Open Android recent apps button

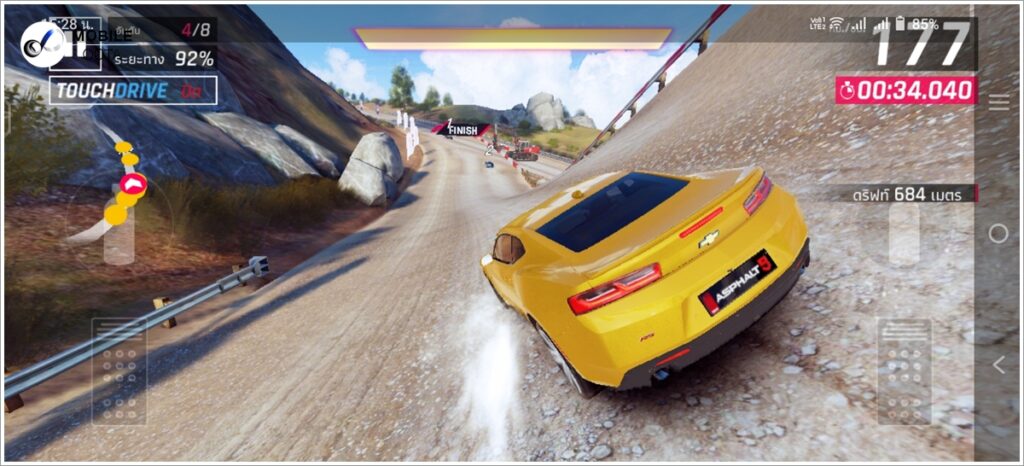click(998, 101)
